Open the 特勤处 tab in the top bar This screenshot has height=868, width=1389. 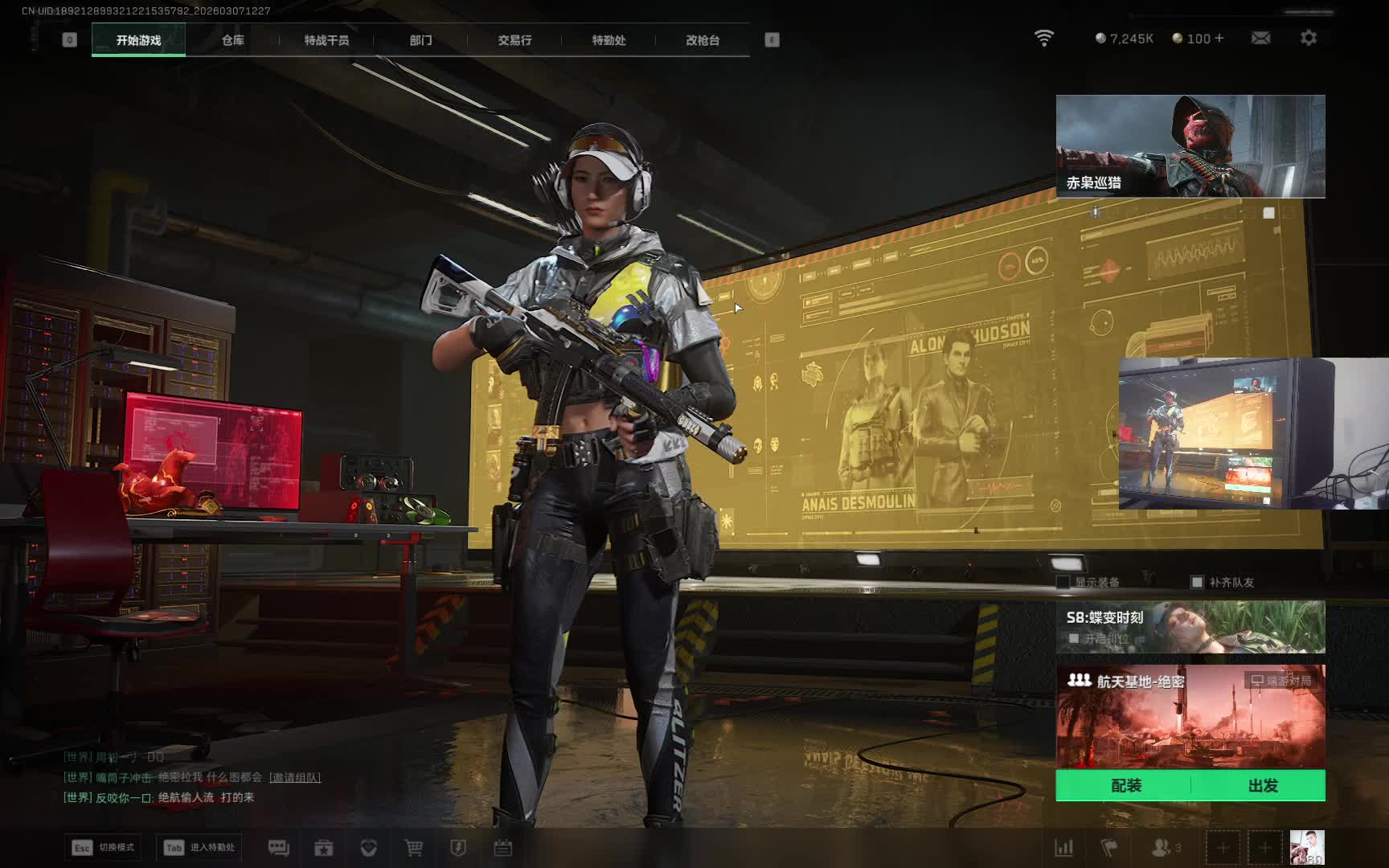[x=608, y=40]
